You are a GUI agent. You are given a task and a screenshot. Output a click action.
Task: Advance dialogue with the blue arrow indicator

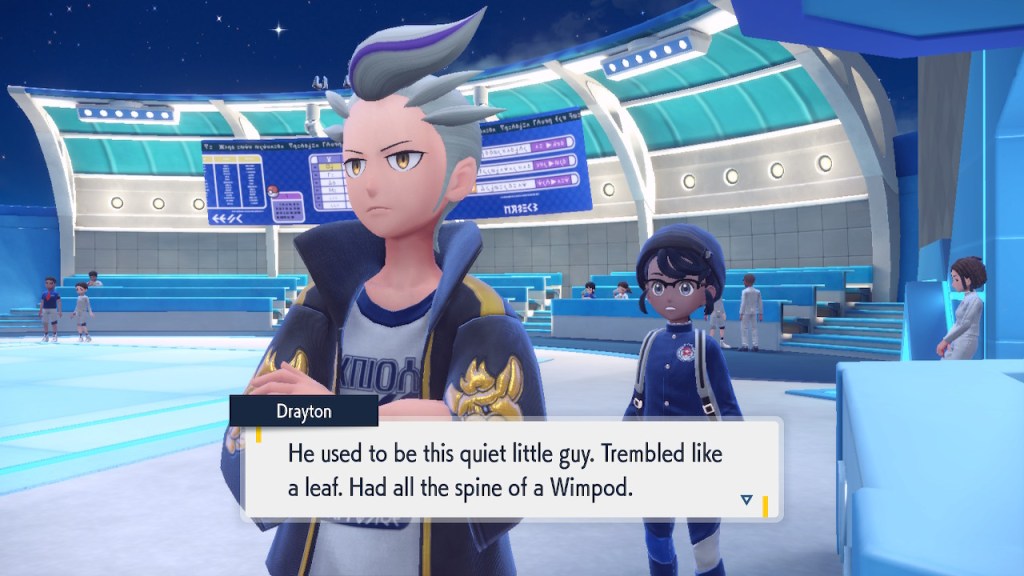(746, 499)
